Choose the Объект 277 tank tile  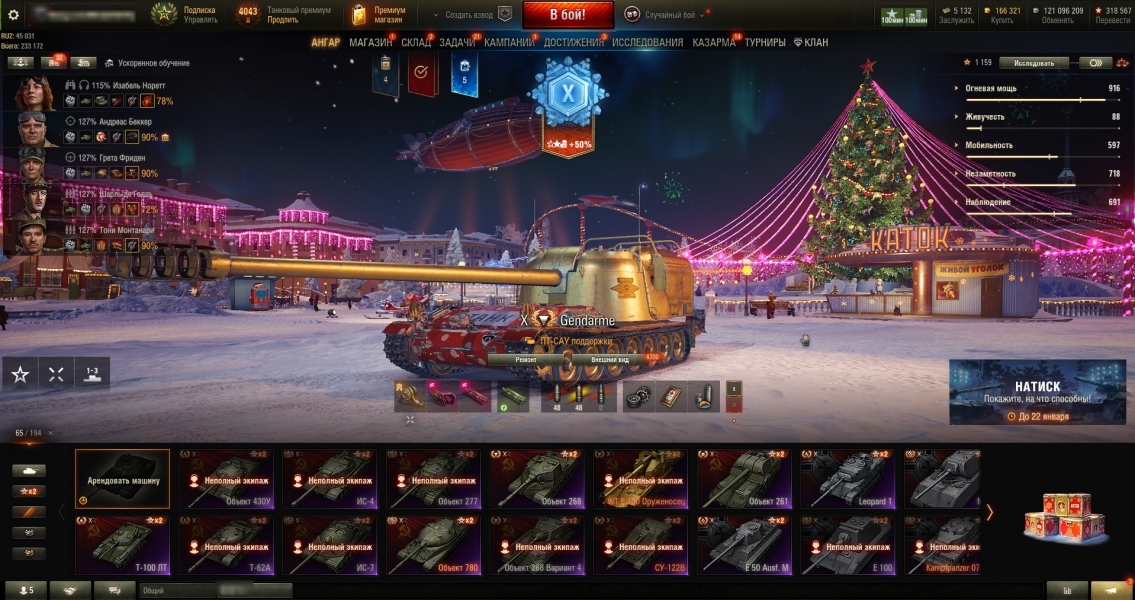click(x=433, y=479)
